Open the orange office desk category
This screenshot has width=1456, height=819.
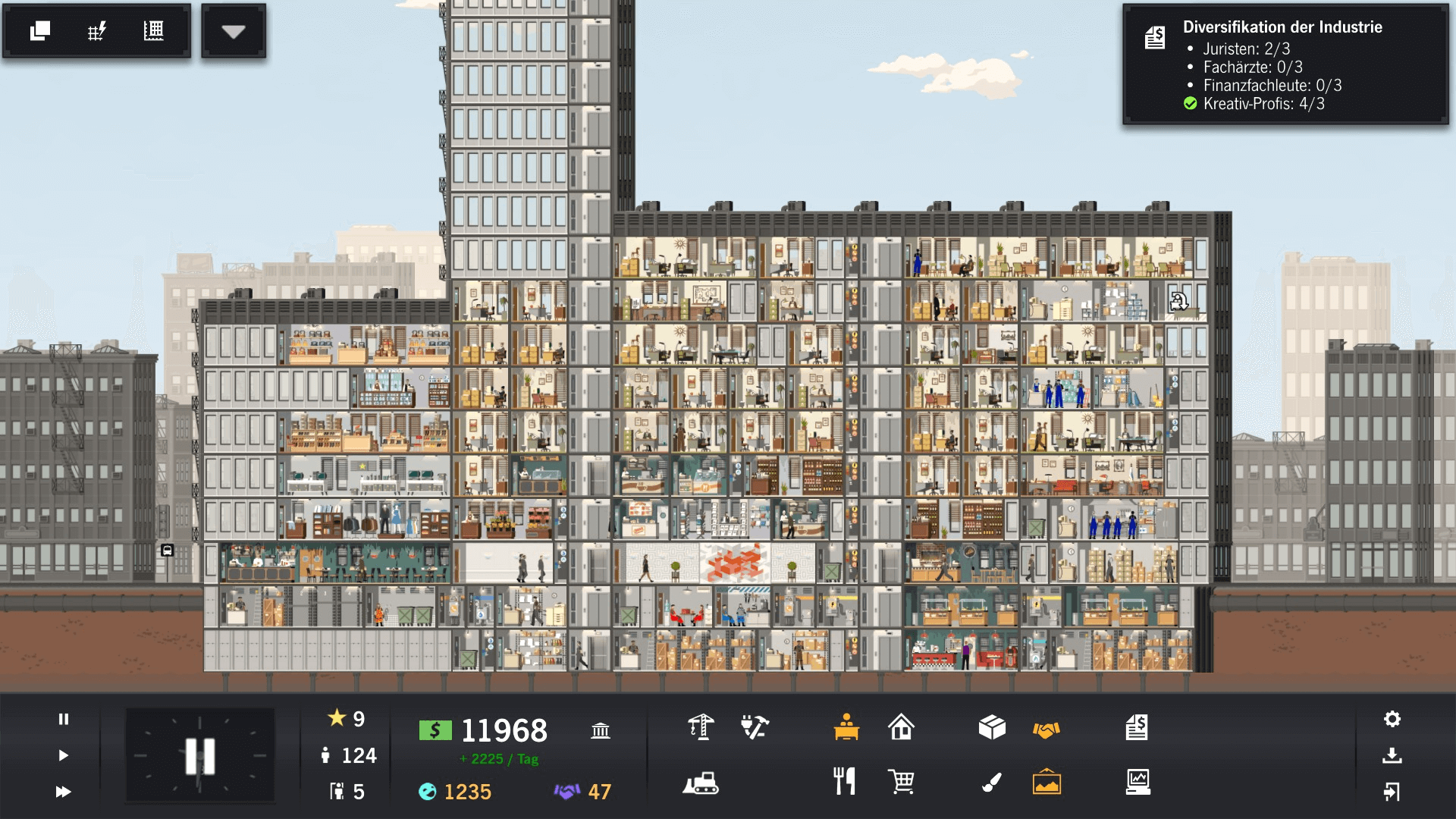point(846,727)
